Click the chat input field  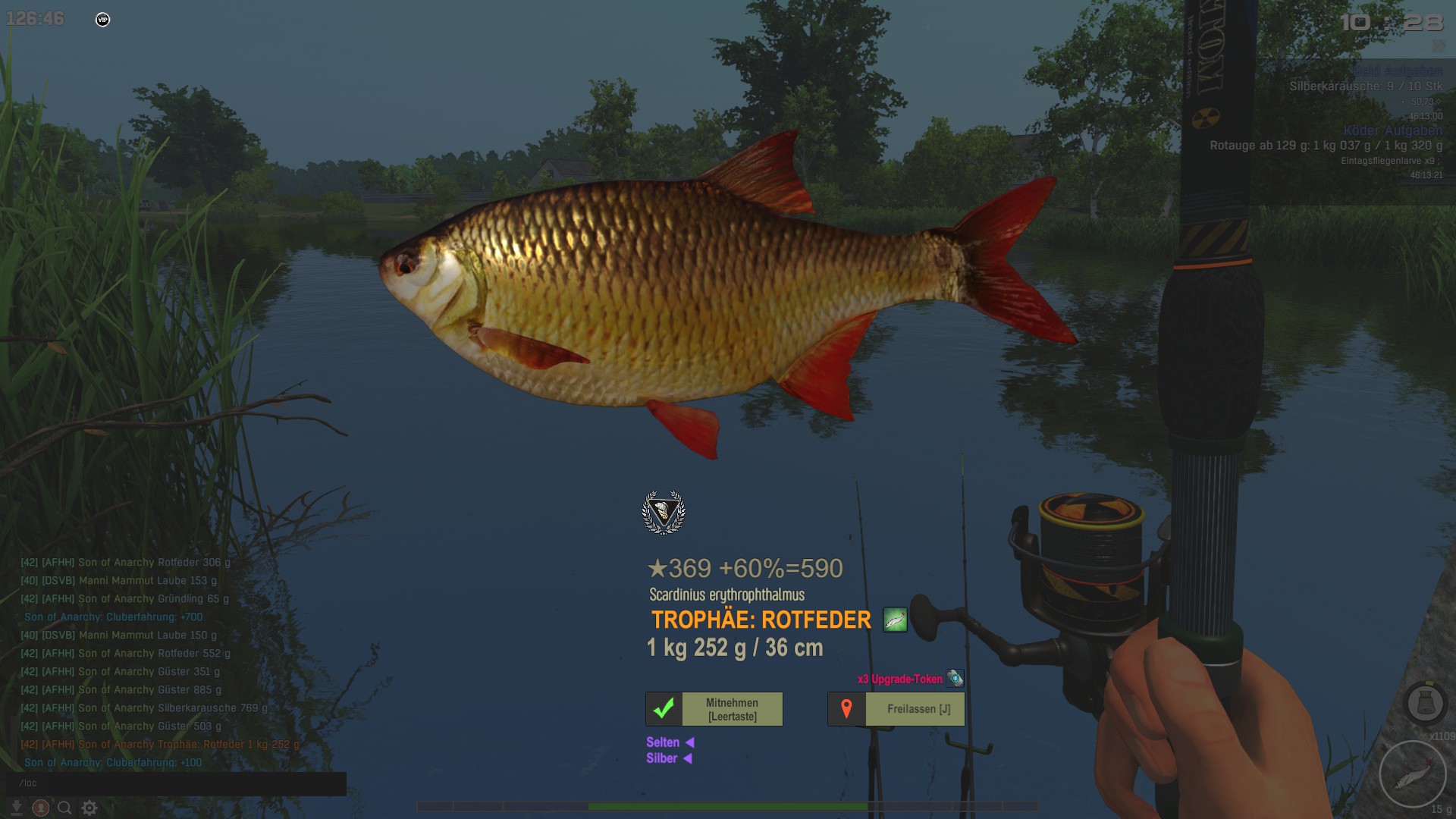coord(176,783)
